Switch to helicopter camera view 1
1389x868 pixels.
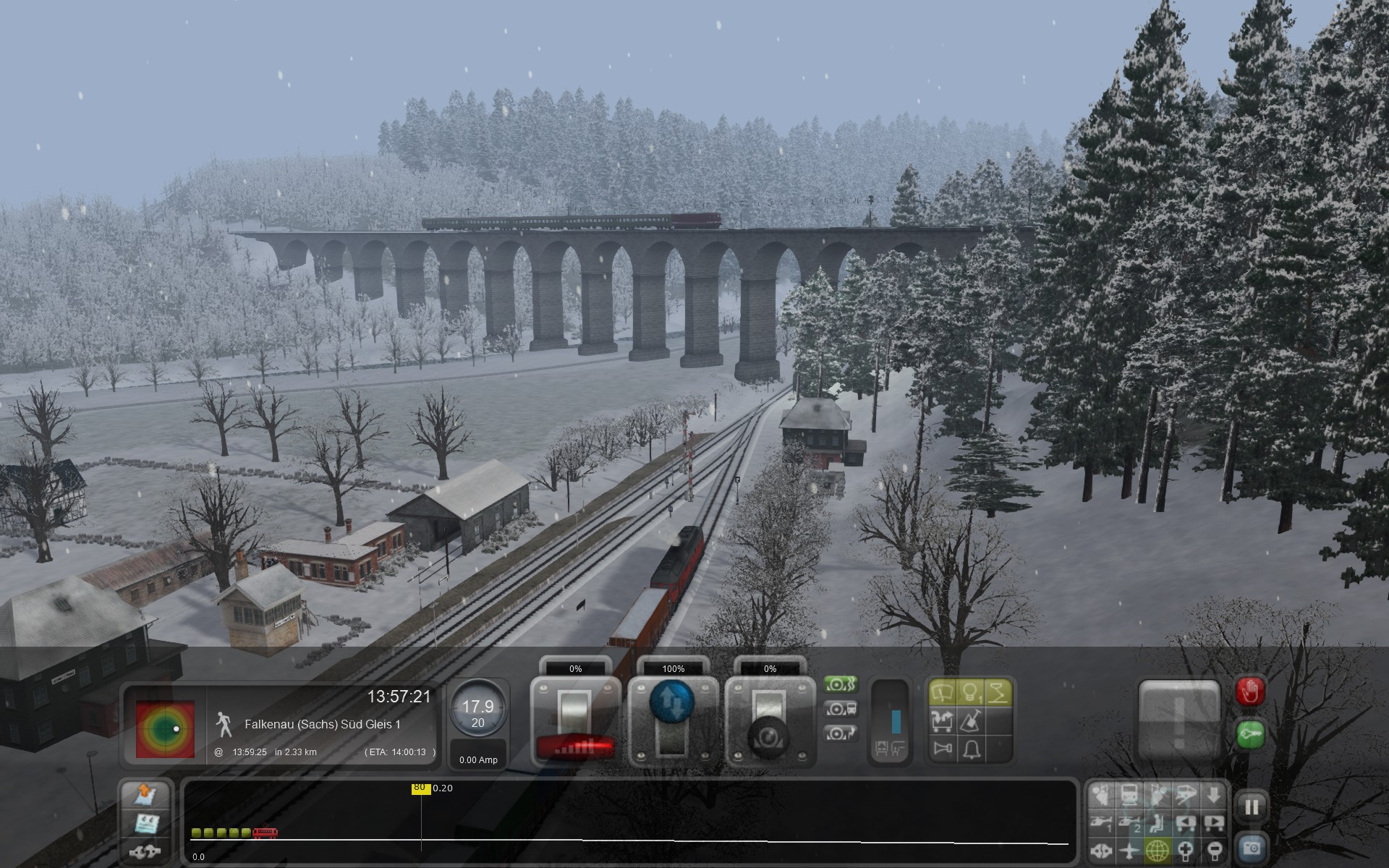point(1101,824)
